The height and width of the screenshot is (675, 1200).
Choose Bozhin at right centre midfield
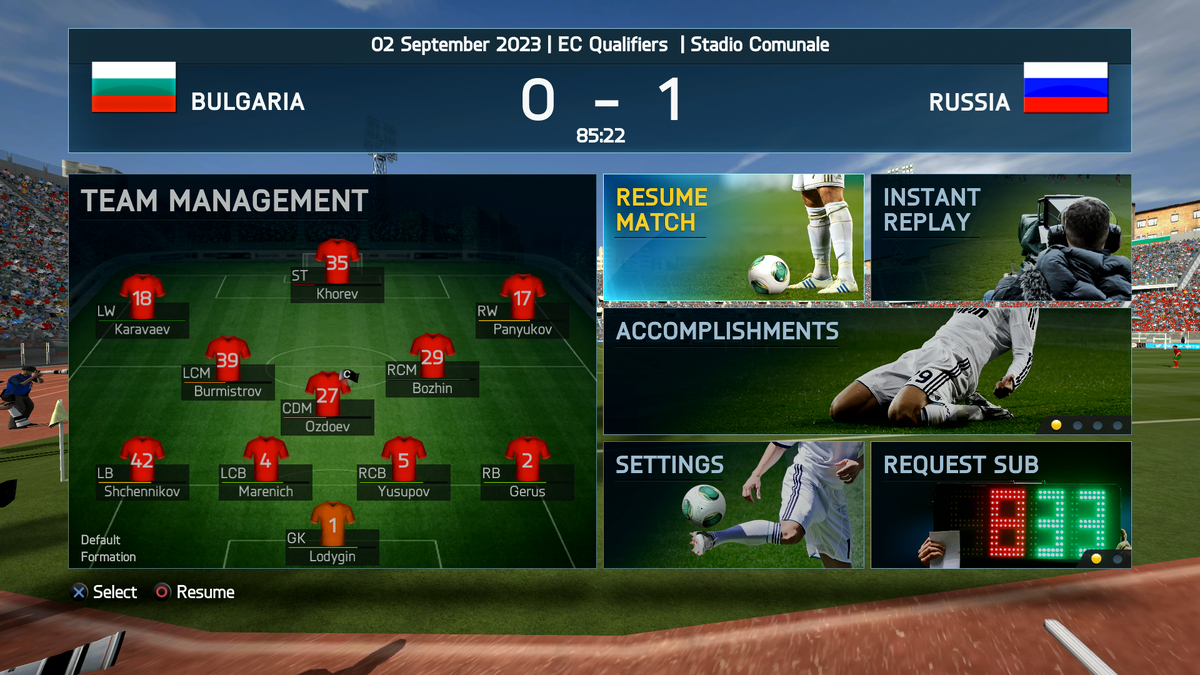click(432, 355)
